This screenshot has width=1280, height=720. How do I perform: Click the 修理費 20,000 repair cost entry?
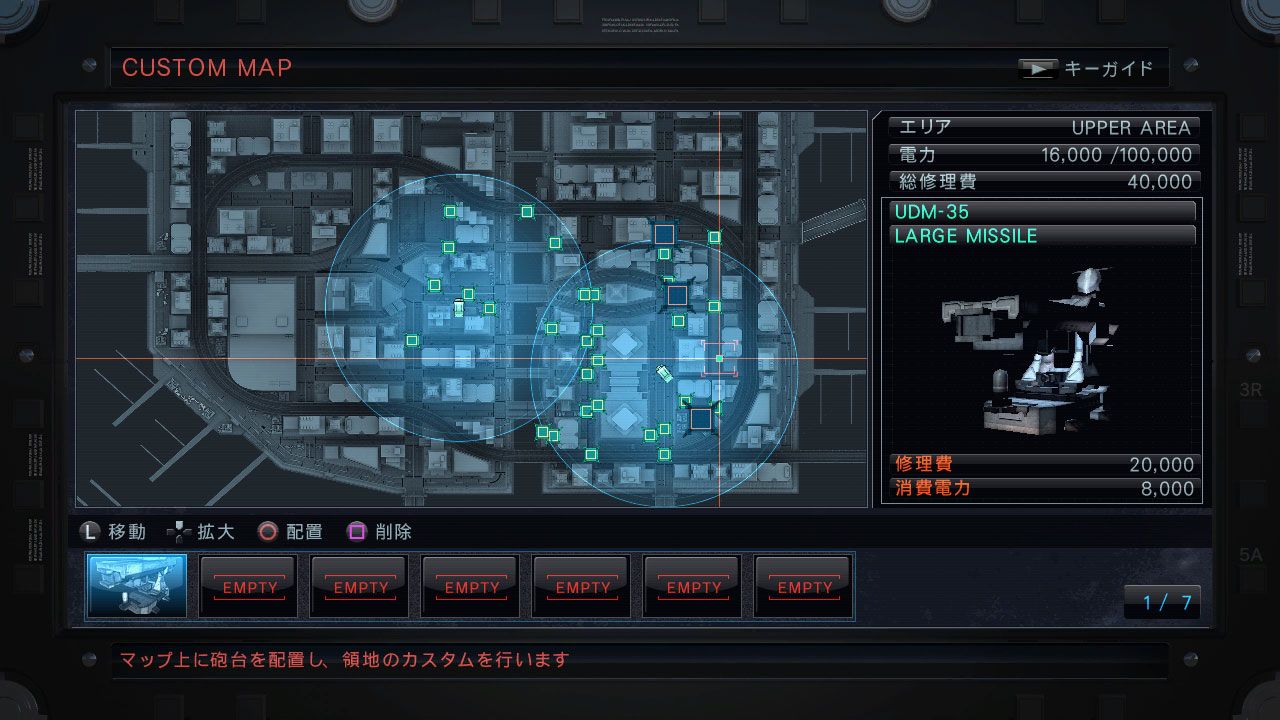click(1043, 465)
